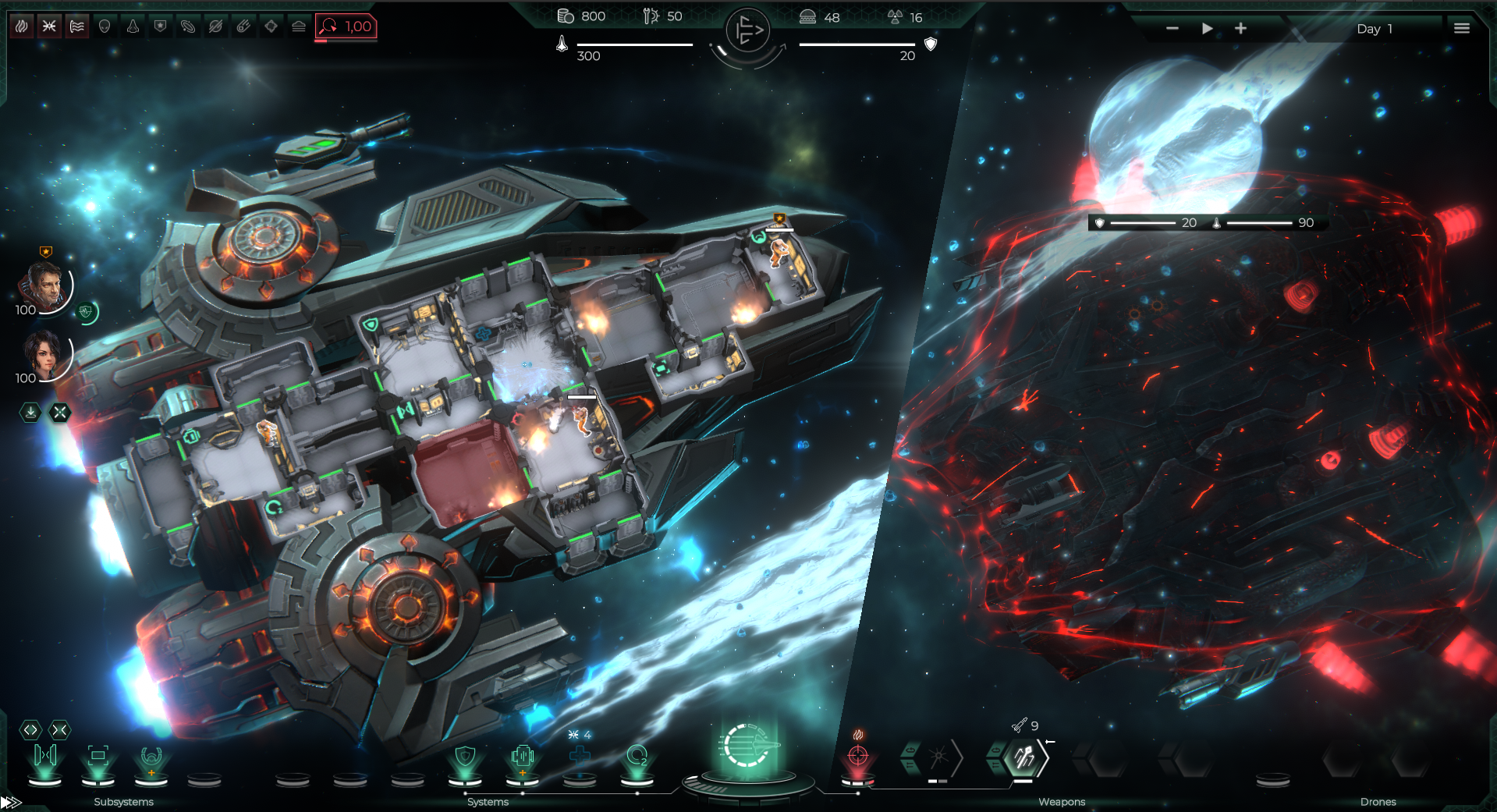1497x812 pixels.
Task: Increase game speed with the plus button
Action: [1240, 28]
